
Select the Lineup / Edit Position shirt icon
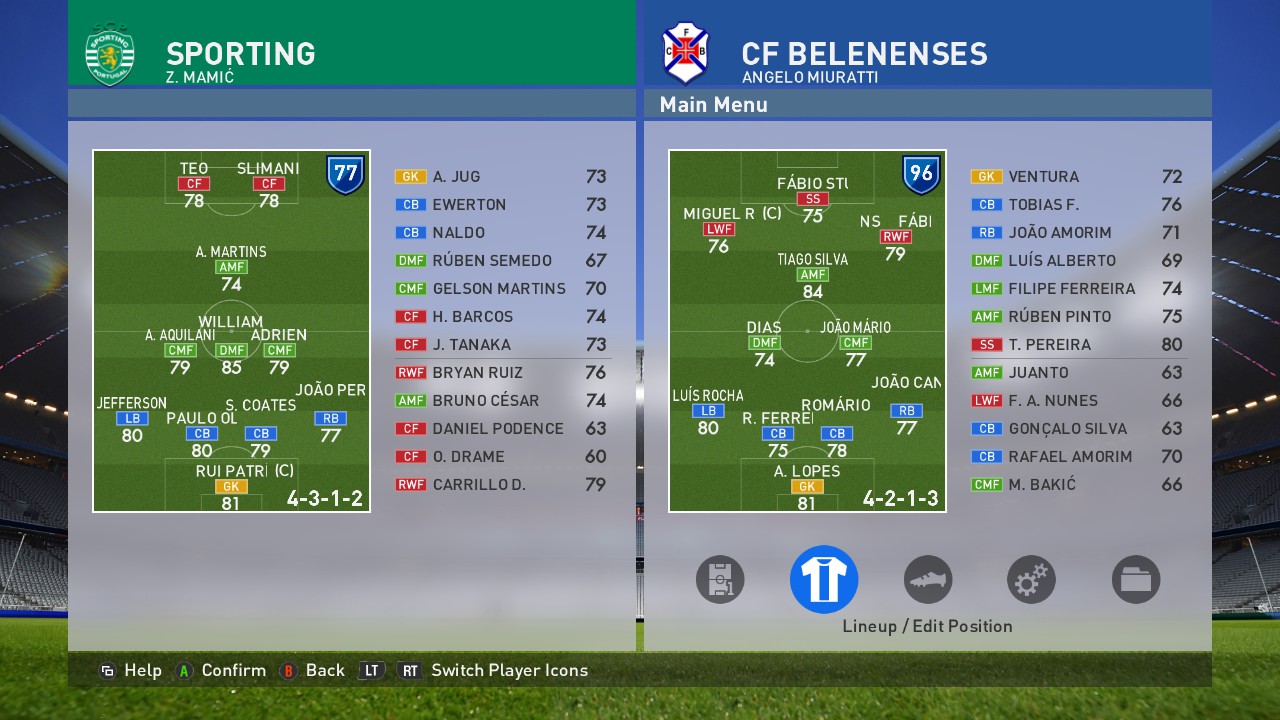(824, 579)
